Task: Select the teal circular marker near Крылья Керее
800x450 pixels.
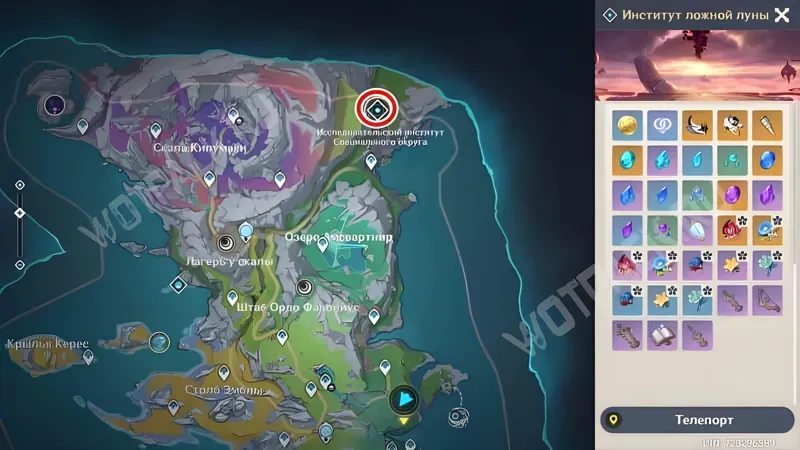Action: pyautogui.click(x=158, y=342)
